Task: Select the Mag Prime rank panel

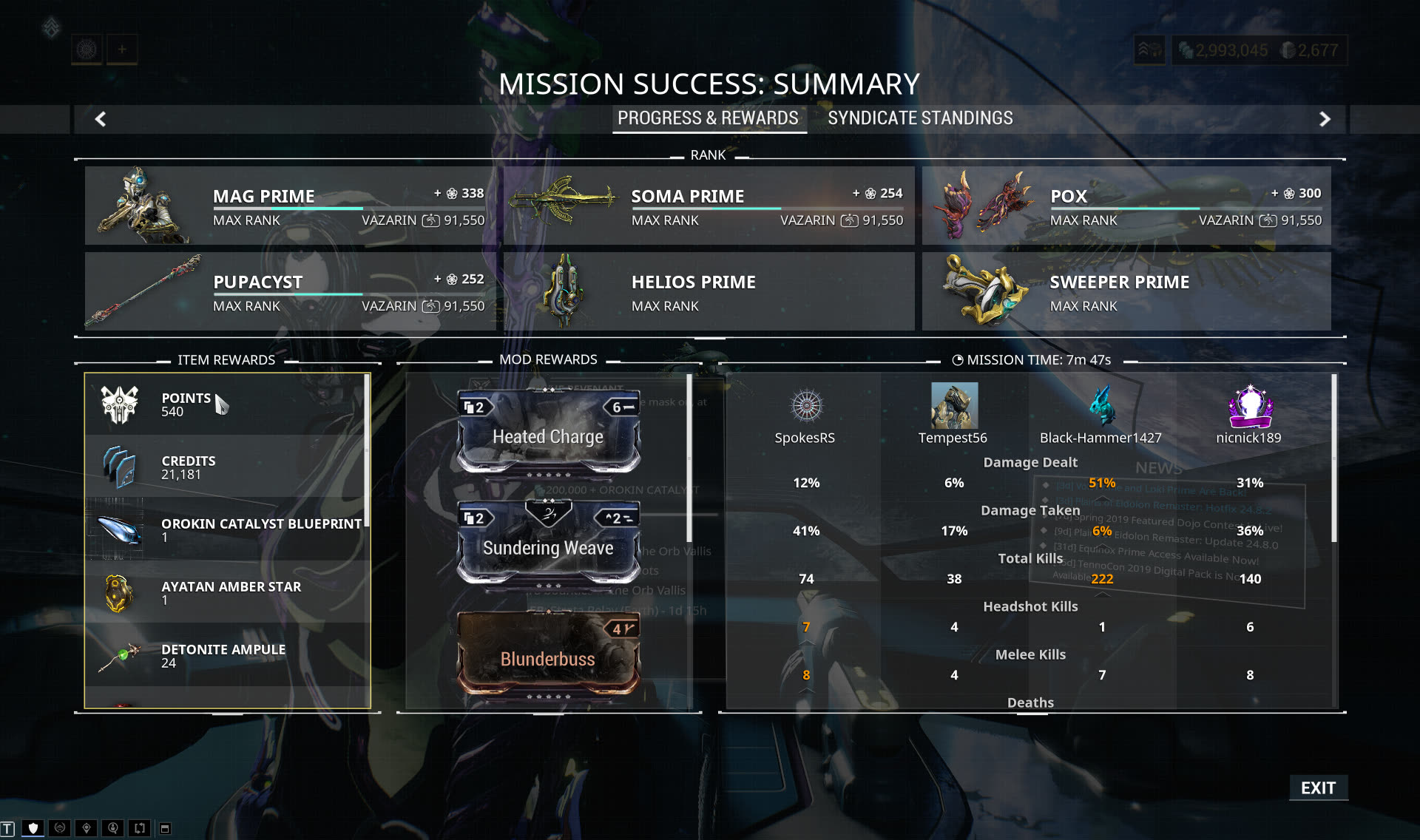Action: pos(290,206)
